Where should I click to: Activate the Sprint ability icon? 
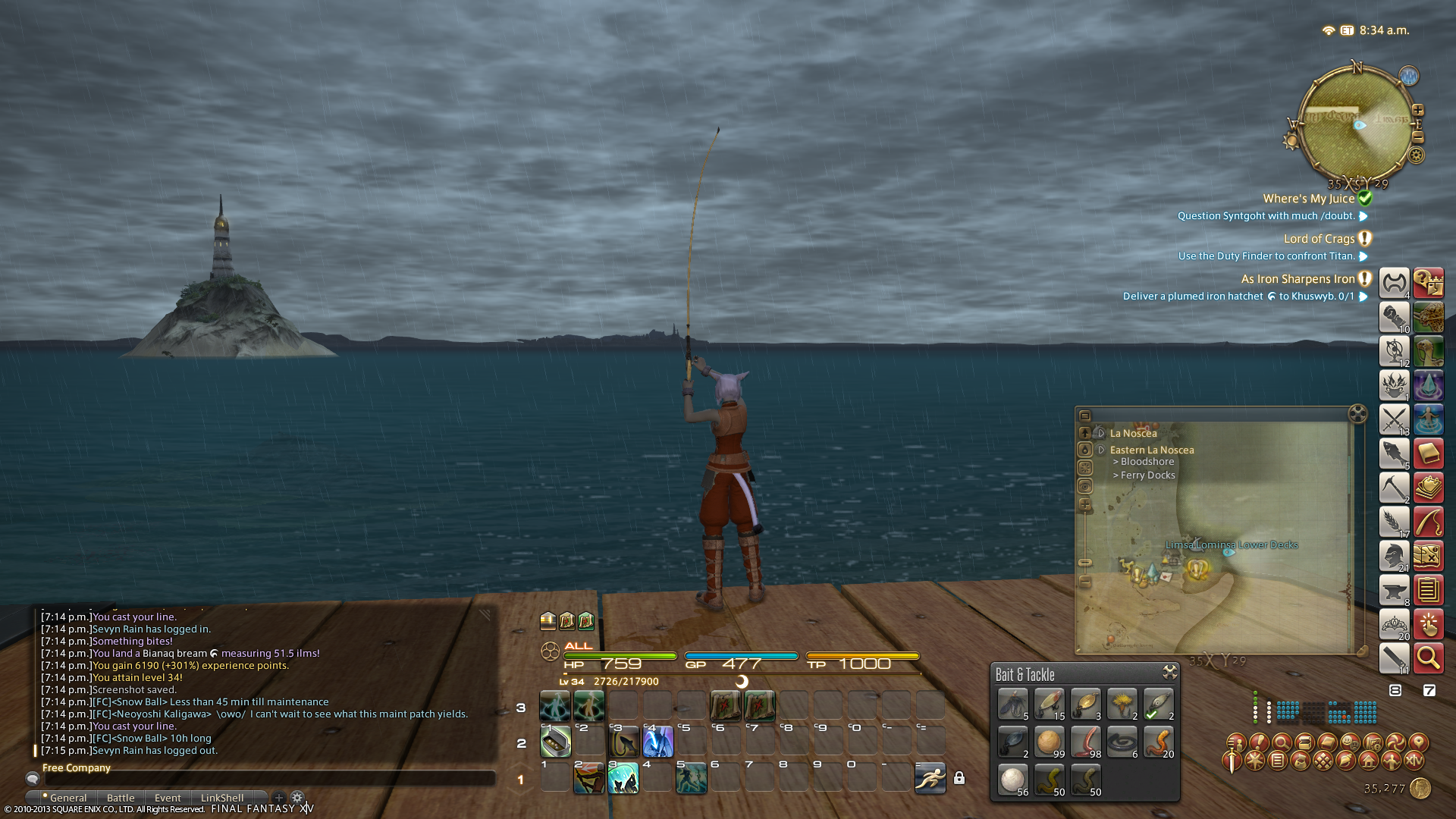930,778
